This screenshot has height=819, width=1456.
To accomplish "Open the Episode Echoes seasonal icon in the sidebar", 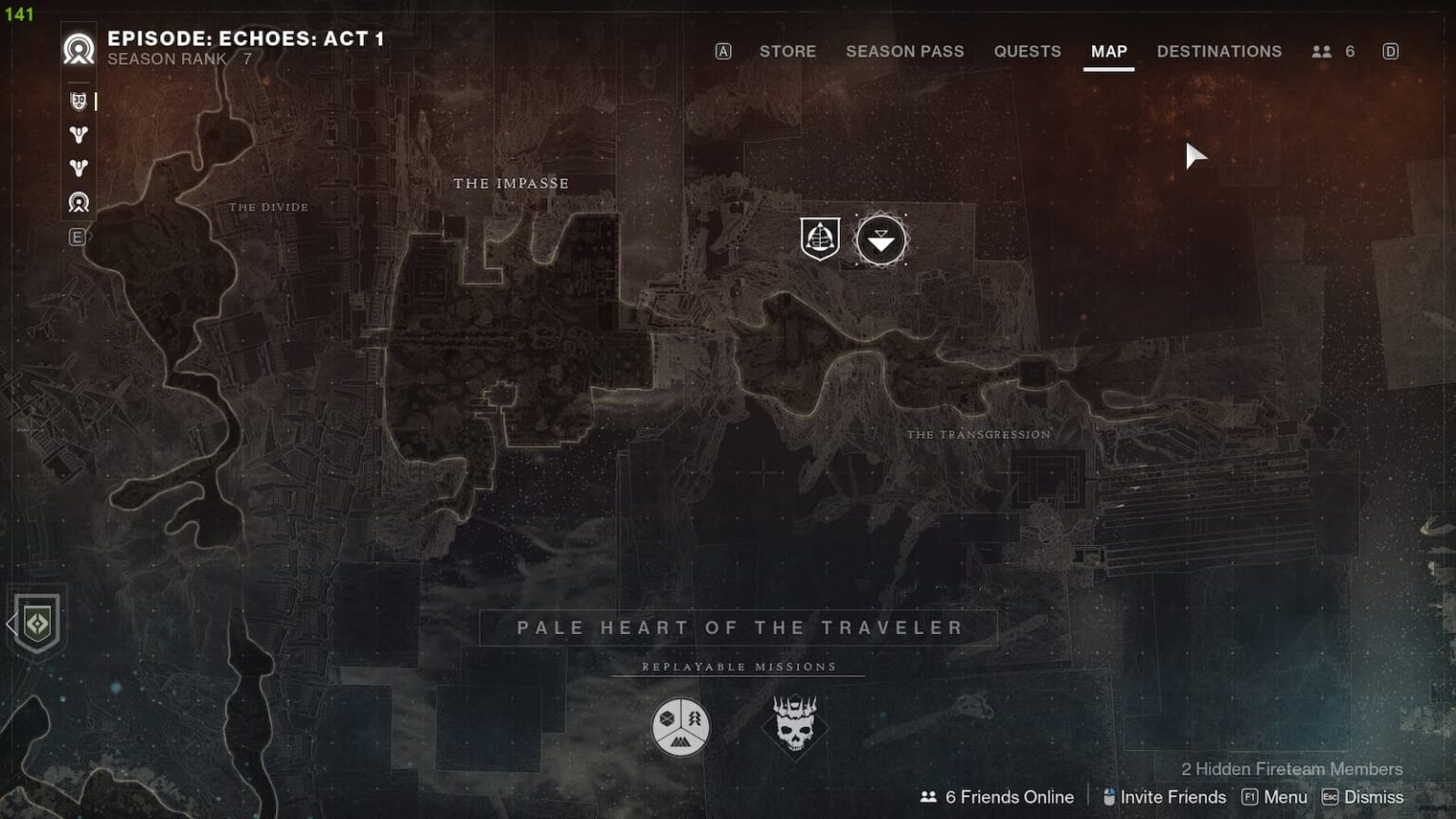I will click(x=79, y=203).
